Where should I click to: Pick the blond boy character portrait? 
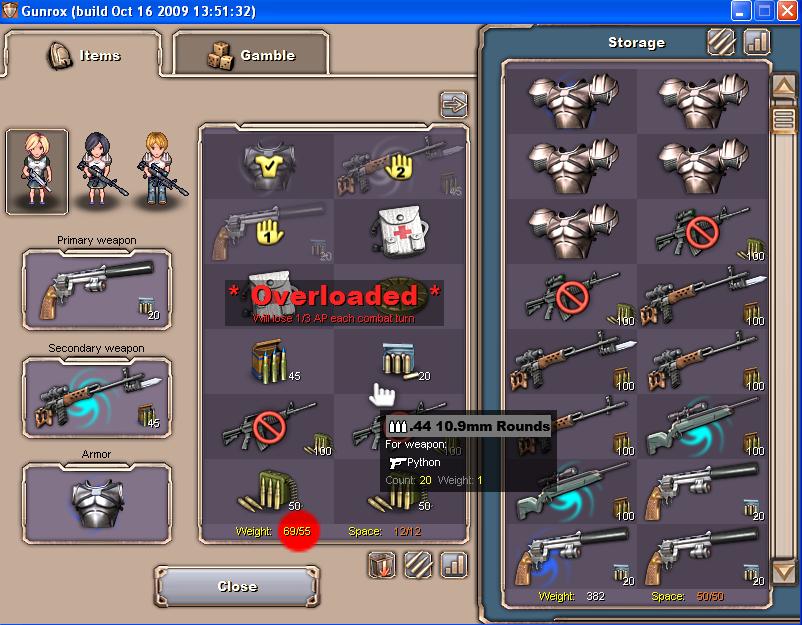pyautogui.click(x=159, y=170)
